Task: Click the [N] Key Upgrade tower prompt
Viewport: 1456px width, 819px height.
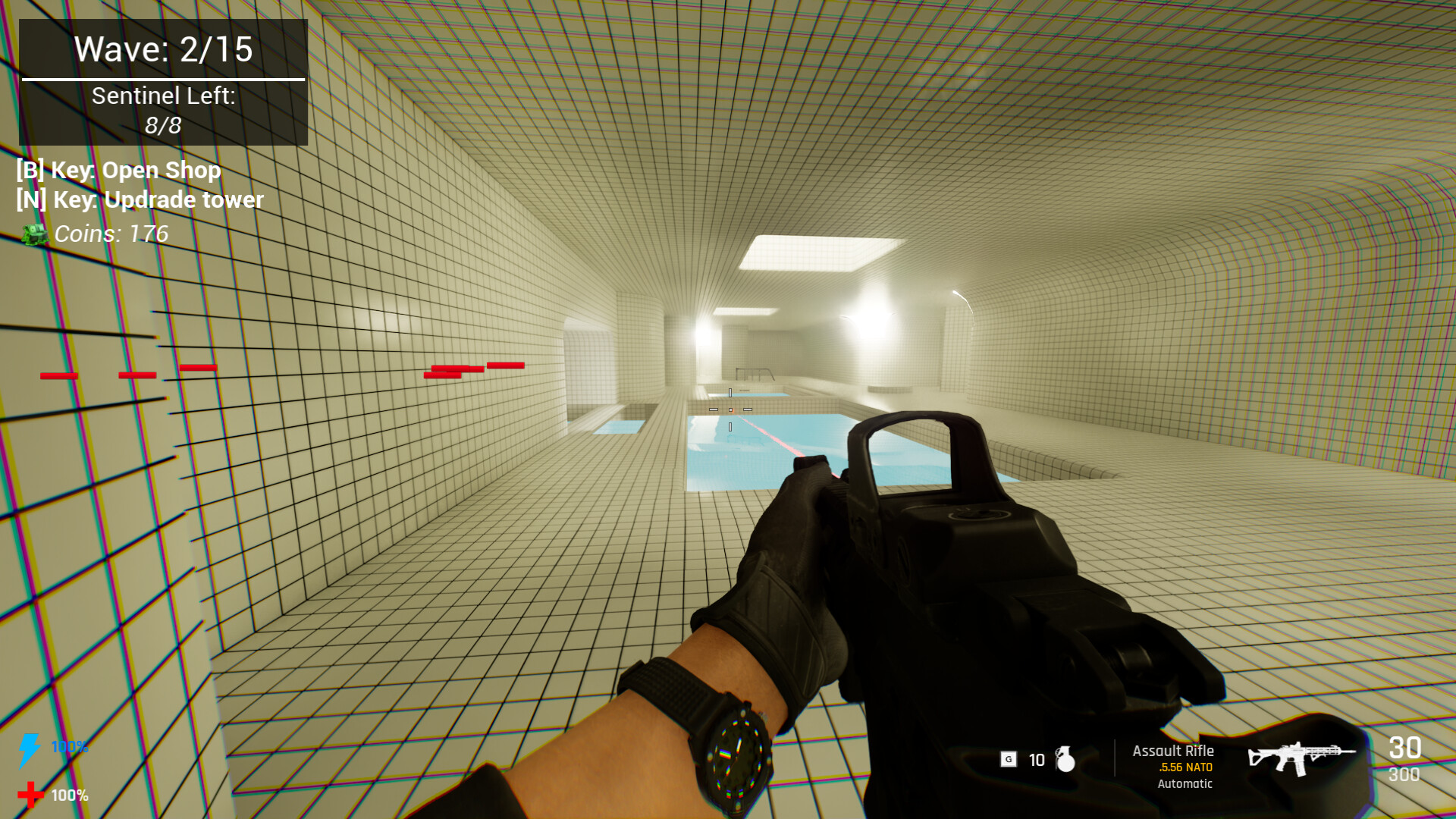Action: 140,199
